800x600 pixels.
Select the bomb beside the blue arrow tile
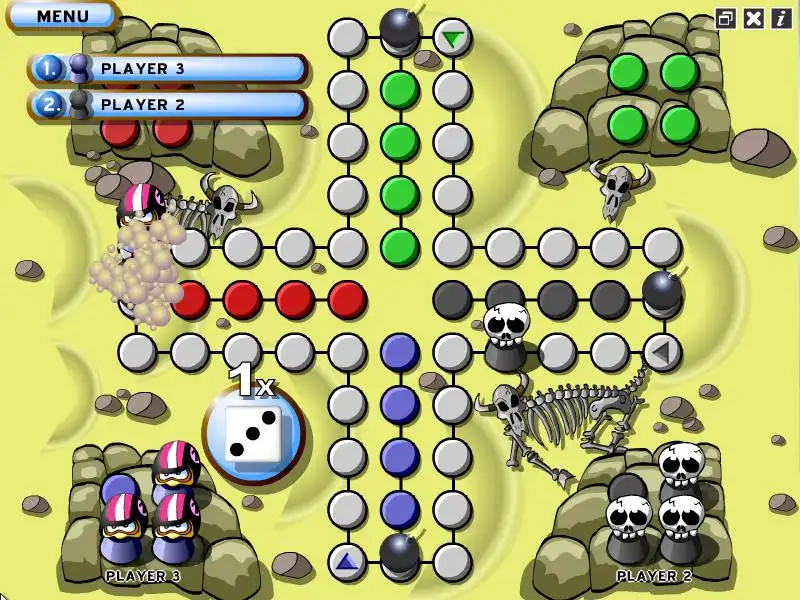[x=400, y=552]
